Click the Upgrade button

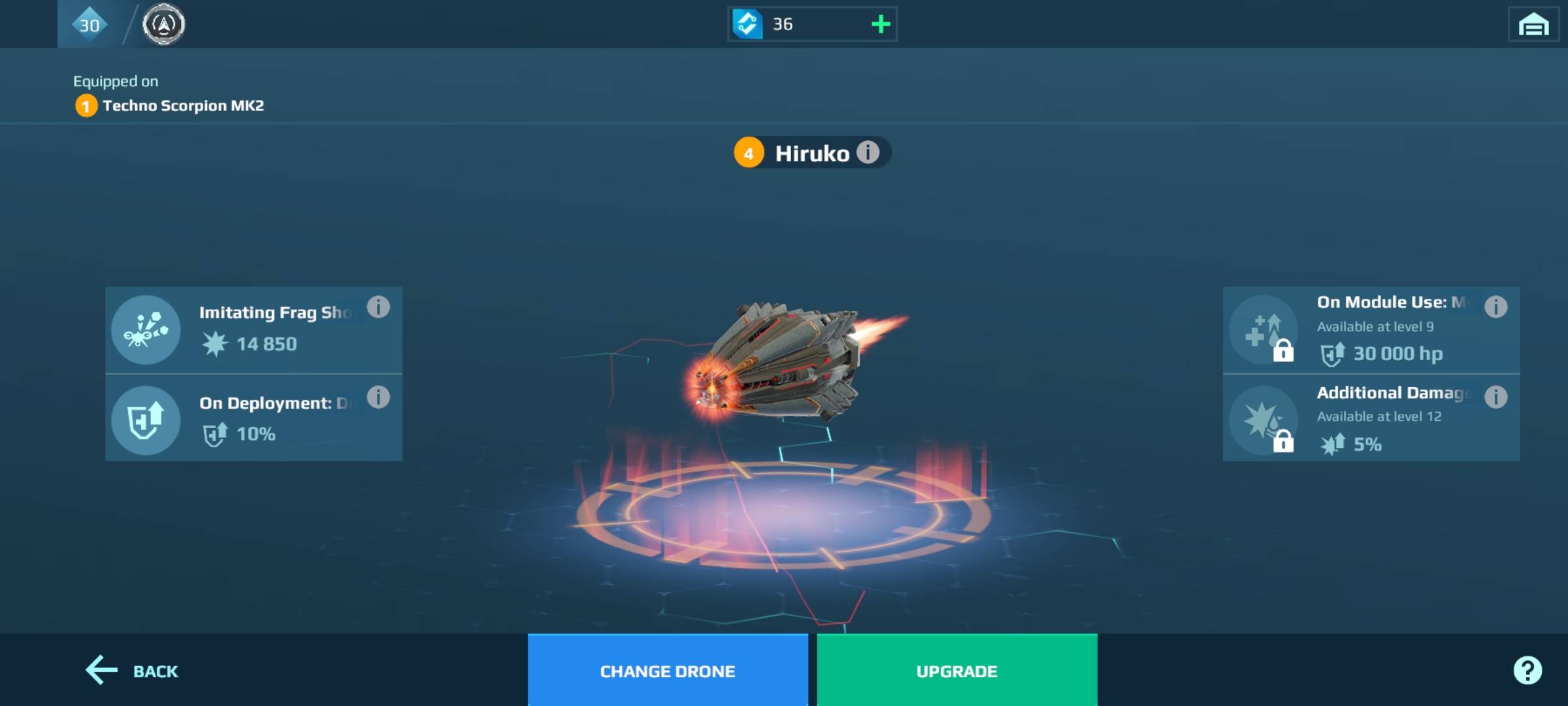(x=956, y=671)
